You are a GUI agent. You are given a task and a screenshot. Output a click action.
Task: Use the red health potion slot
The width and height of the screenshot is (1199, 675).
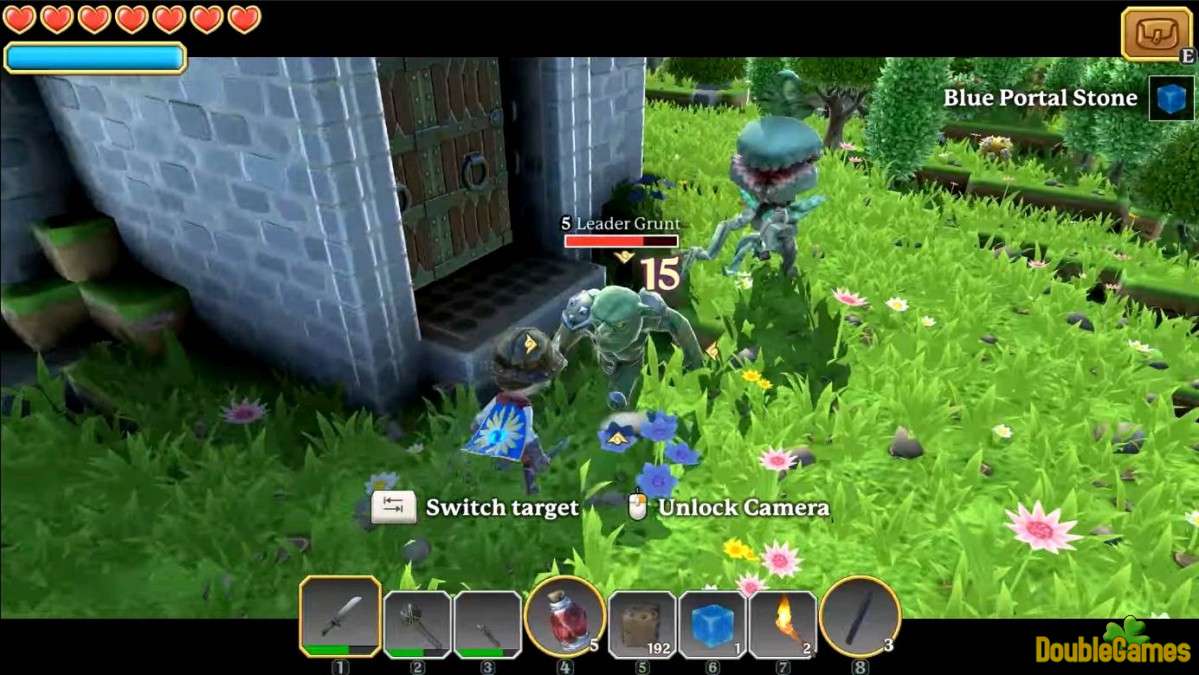click(x=565, y=618)
